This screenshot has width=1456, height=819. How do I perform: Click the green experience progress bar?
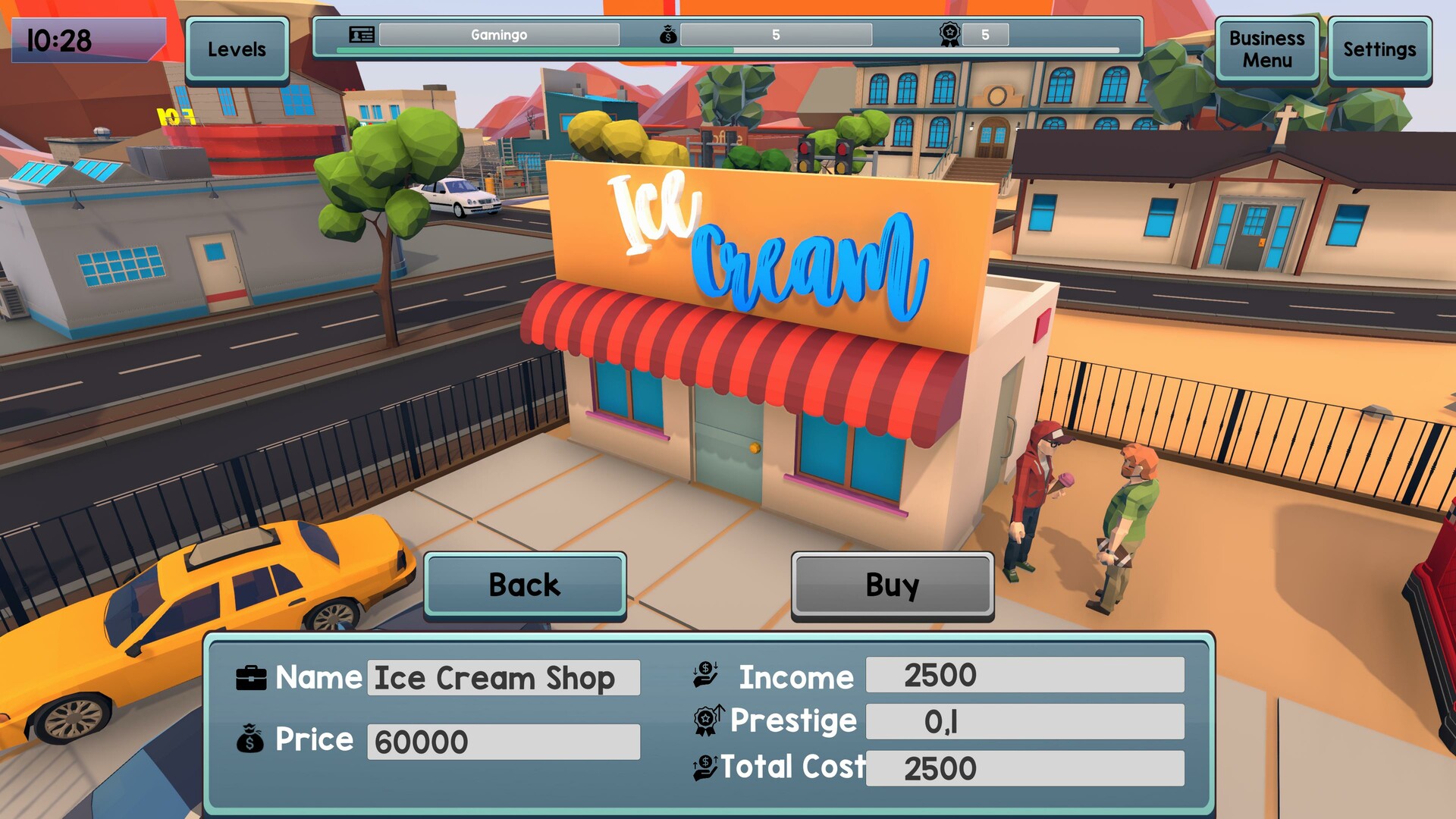(531, 52)
